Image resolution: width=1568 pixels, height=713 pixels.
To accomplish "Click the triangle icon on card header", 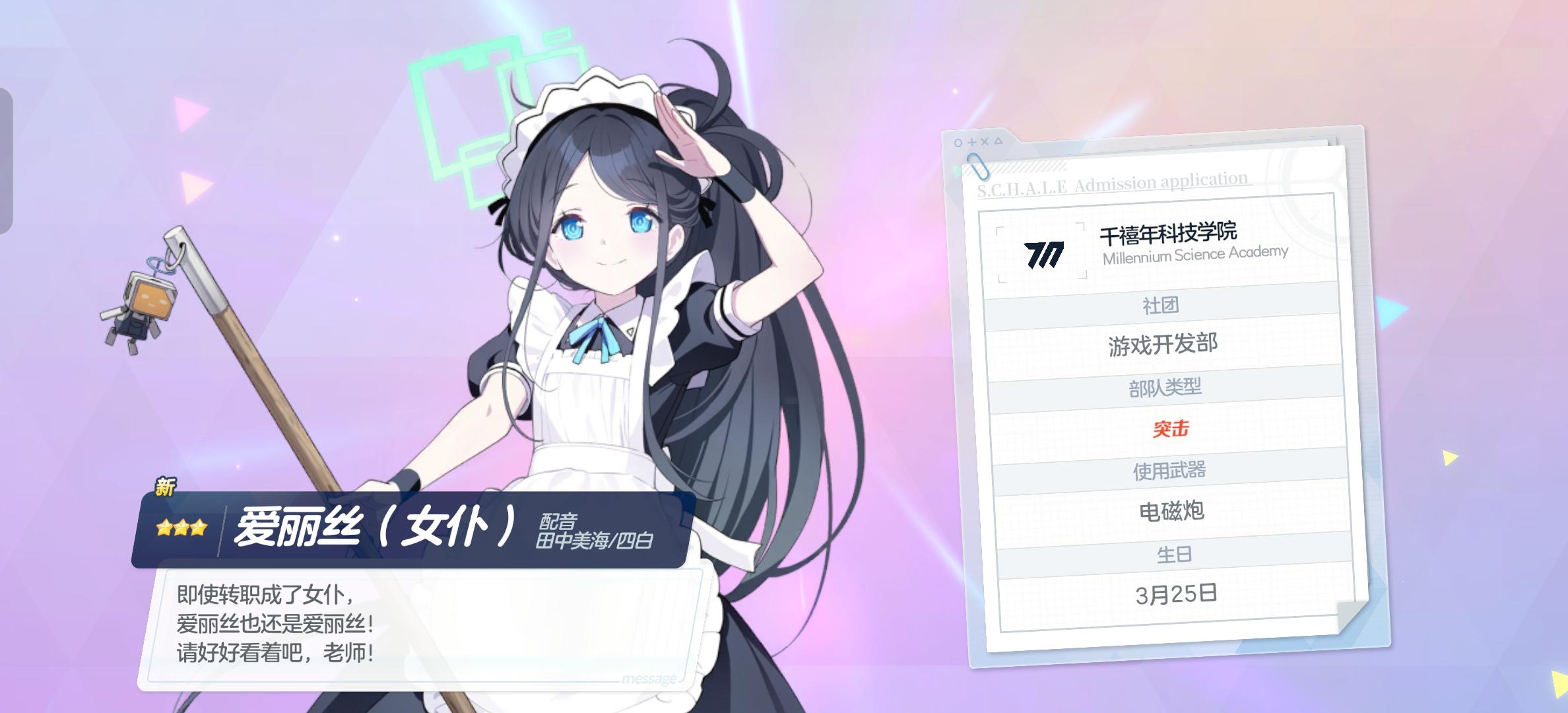I will tap(998, 141).
